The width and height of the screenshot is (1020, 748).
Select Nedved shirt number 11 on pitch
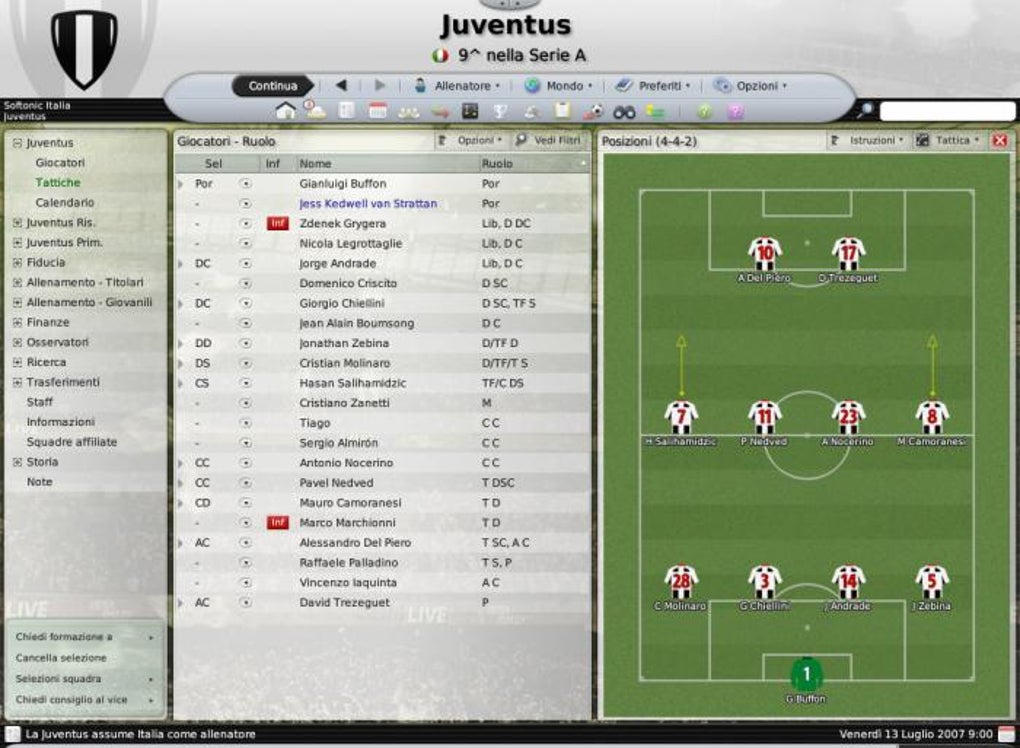click(764, 416)
